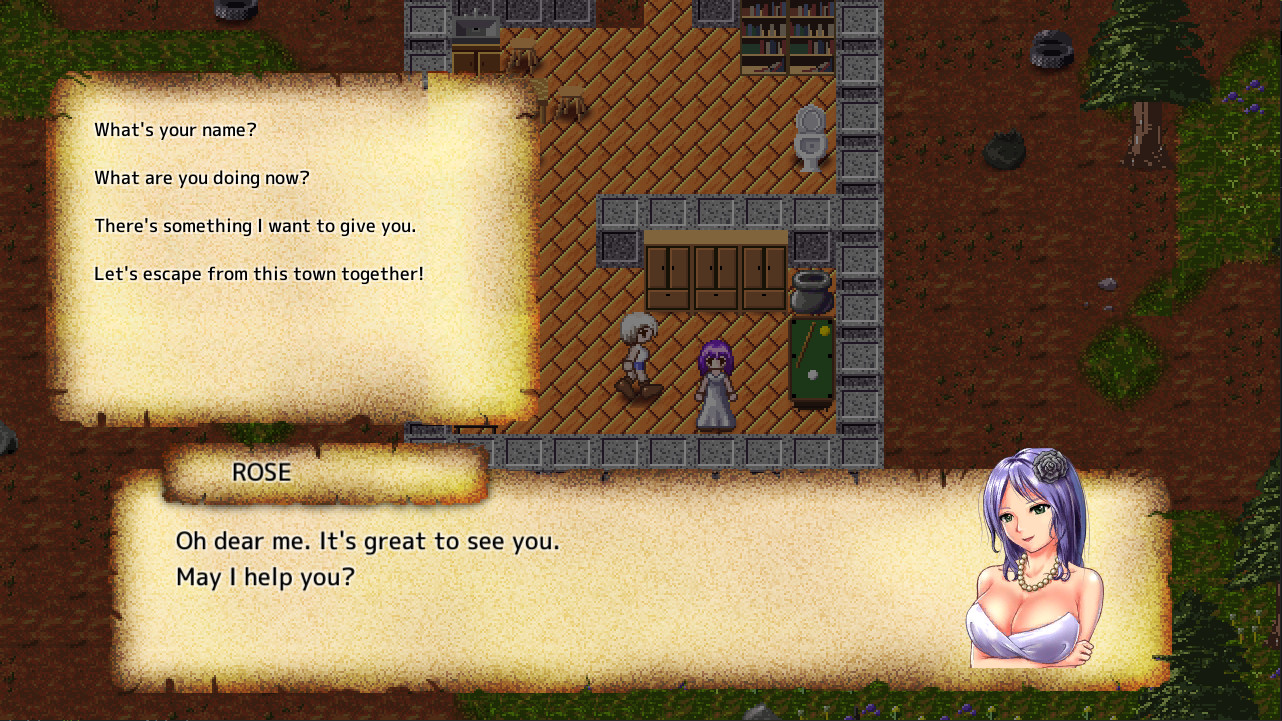Select "There's something I want to give you."

tap(255, 226)
